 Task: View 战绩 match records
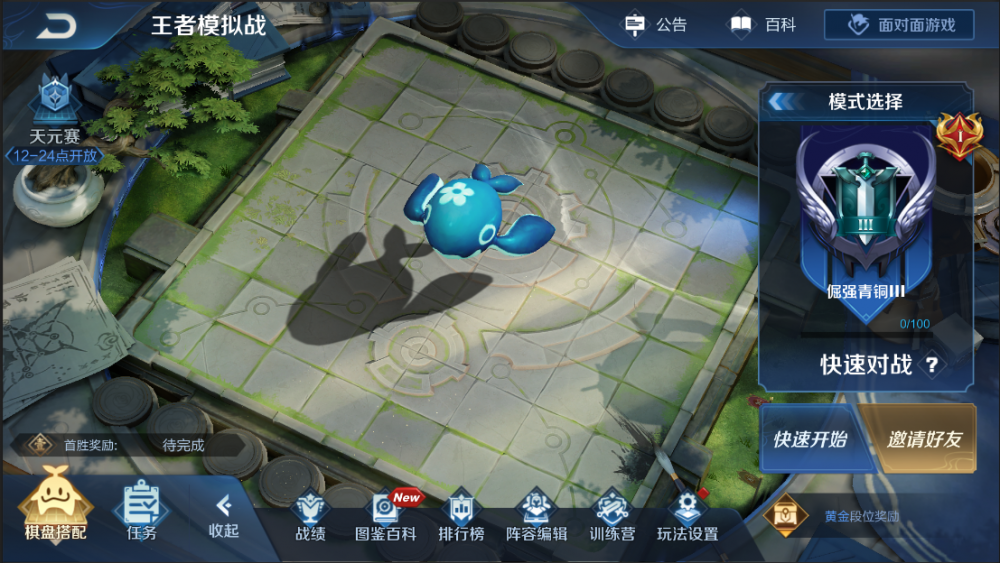[x=310, y=516]
